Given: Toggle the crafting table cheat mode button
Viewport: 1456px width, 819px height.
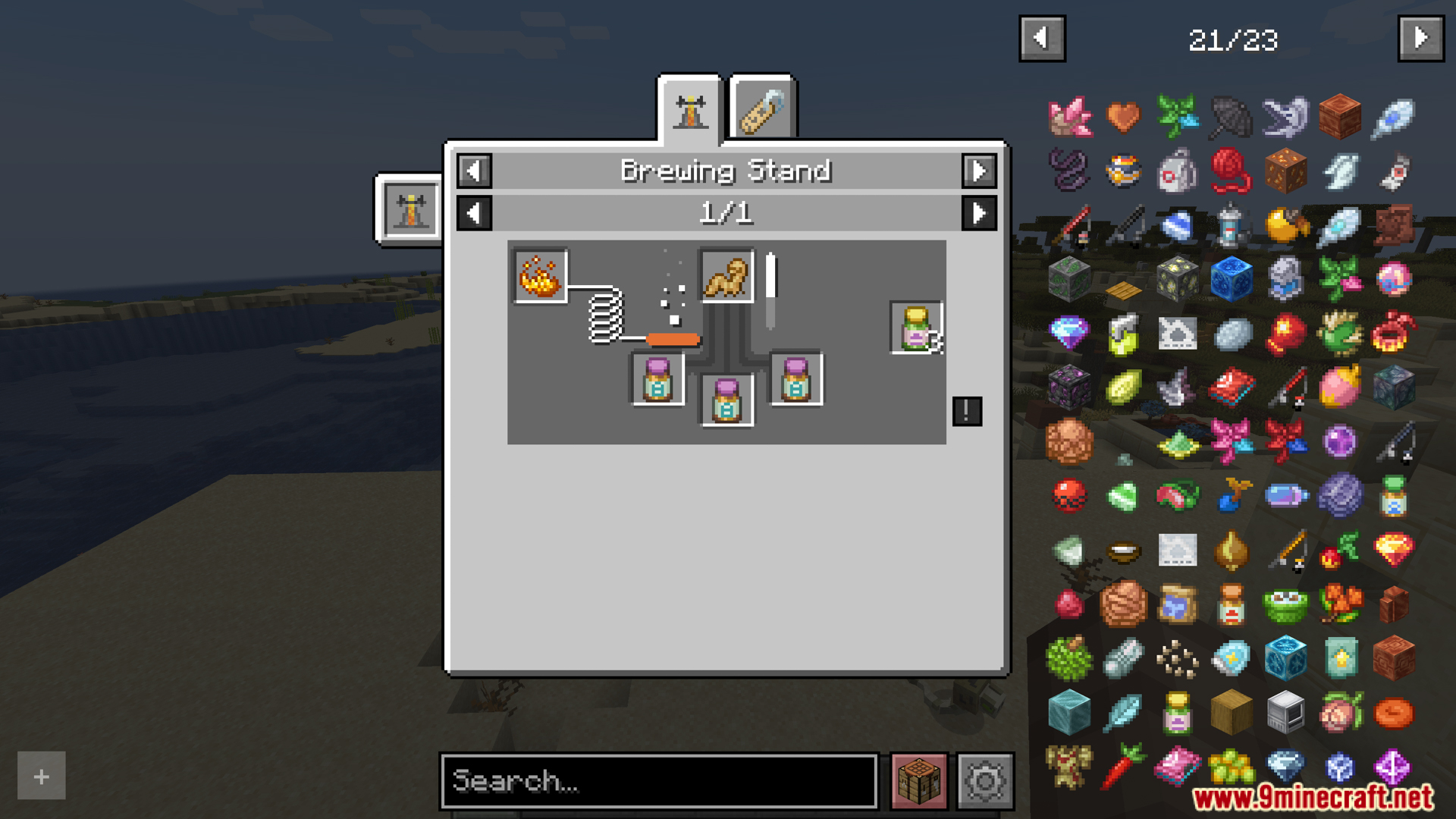Looking at the screenshot, I should pyautogui.click(x=919, y=780).
